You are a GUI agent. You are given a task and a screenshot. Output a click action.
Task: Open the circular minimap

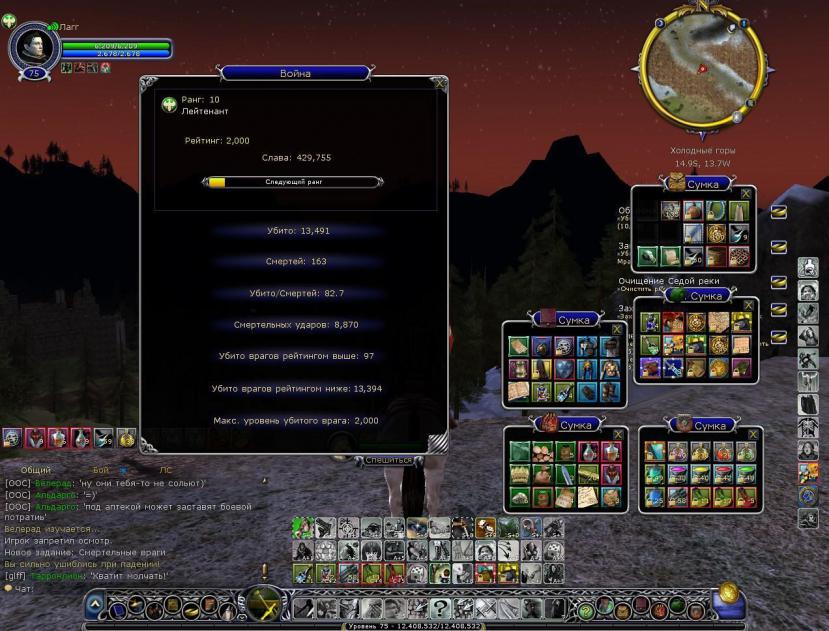[x=701, y=71]
